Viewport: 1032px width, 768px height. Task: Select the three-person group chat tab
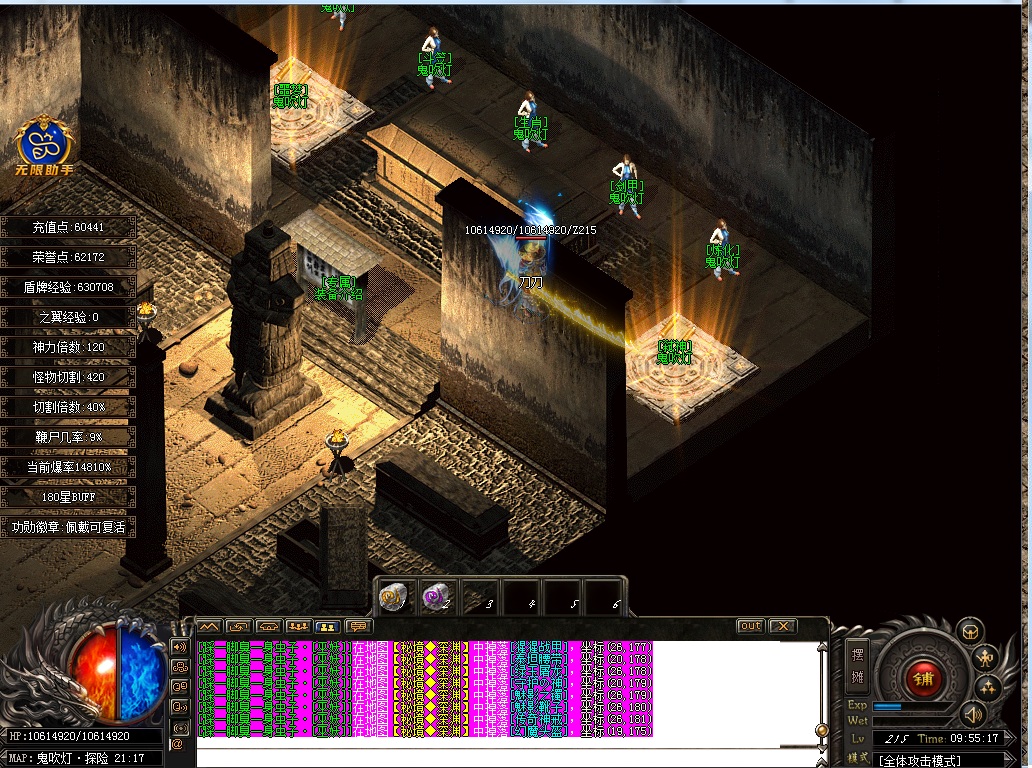click(297, 626)
